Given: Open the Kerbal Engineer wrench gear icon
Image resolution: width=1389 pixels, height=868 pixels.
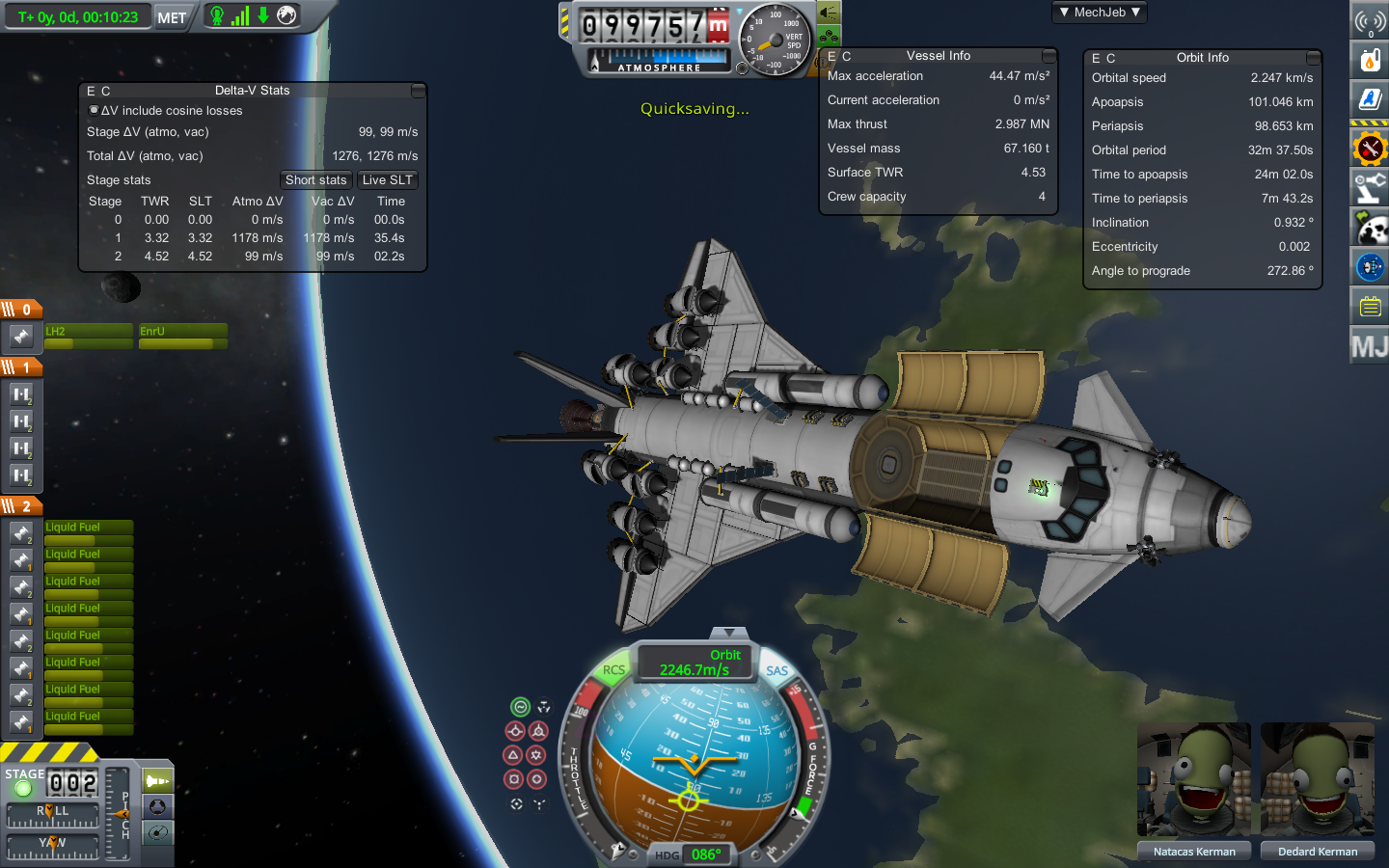Looking at the screenshot, I should [1370, 149].
